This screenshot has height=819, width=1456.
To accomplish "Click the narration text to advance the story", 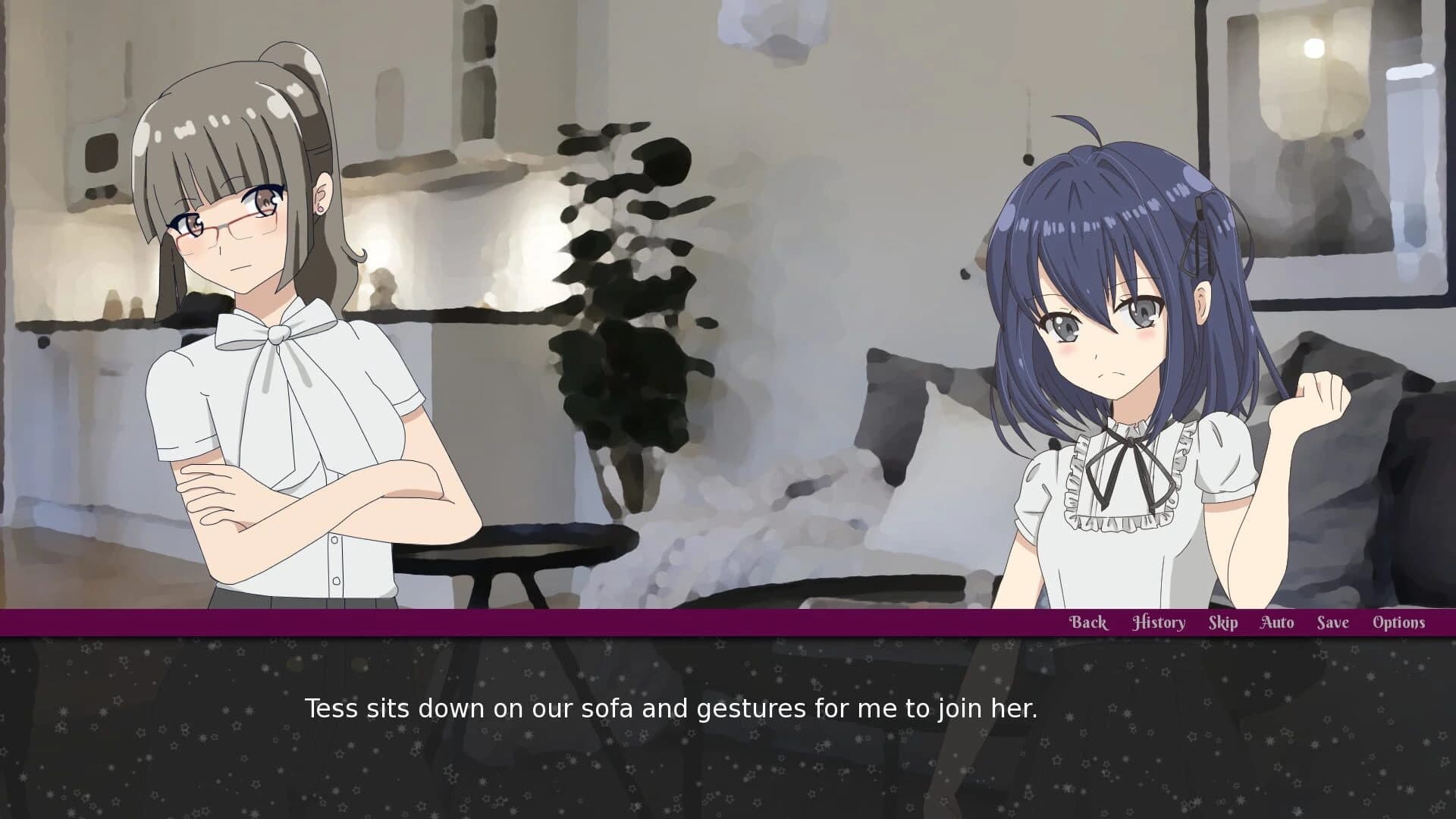I will 673,710.
